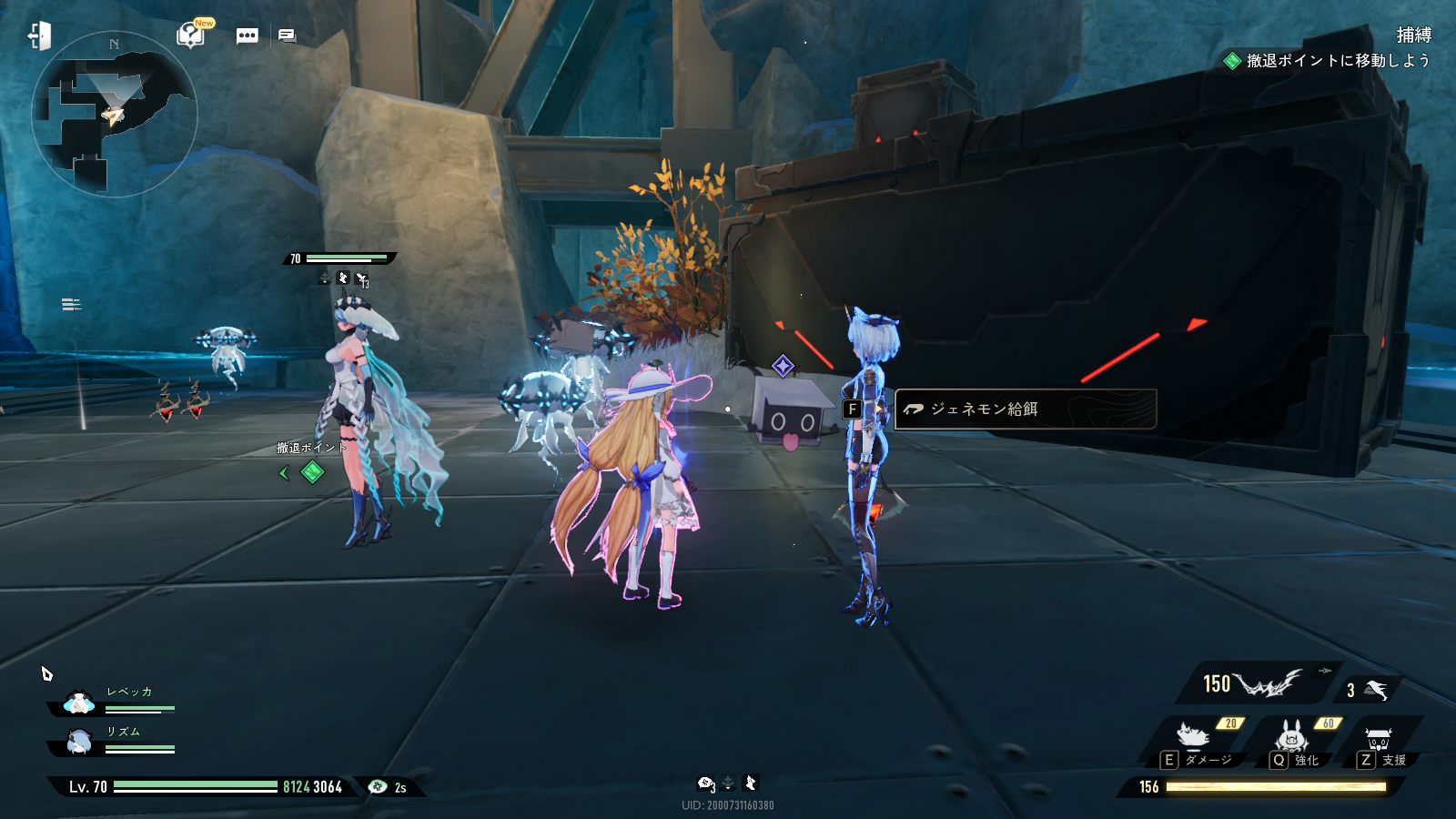
Task: Activate the 支援 support skill icon
Action: point(1379,737)
